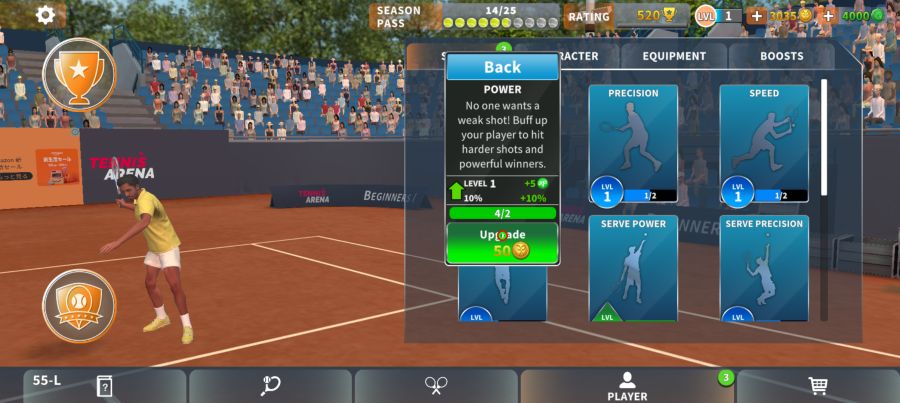Open the racket and ball bottom menu
This screenshot has height=403, width=900.
pos(270,386)
